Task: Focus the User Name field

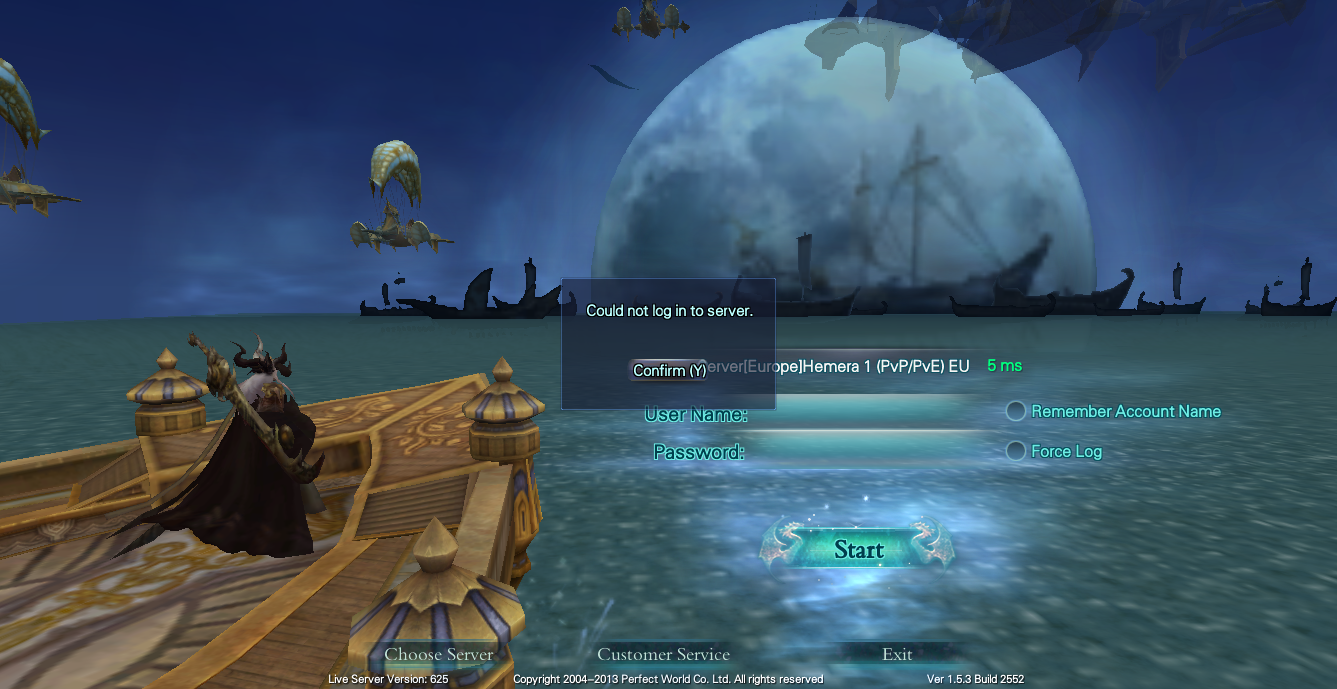Action: pyautogui.click(x=870, y=414)
